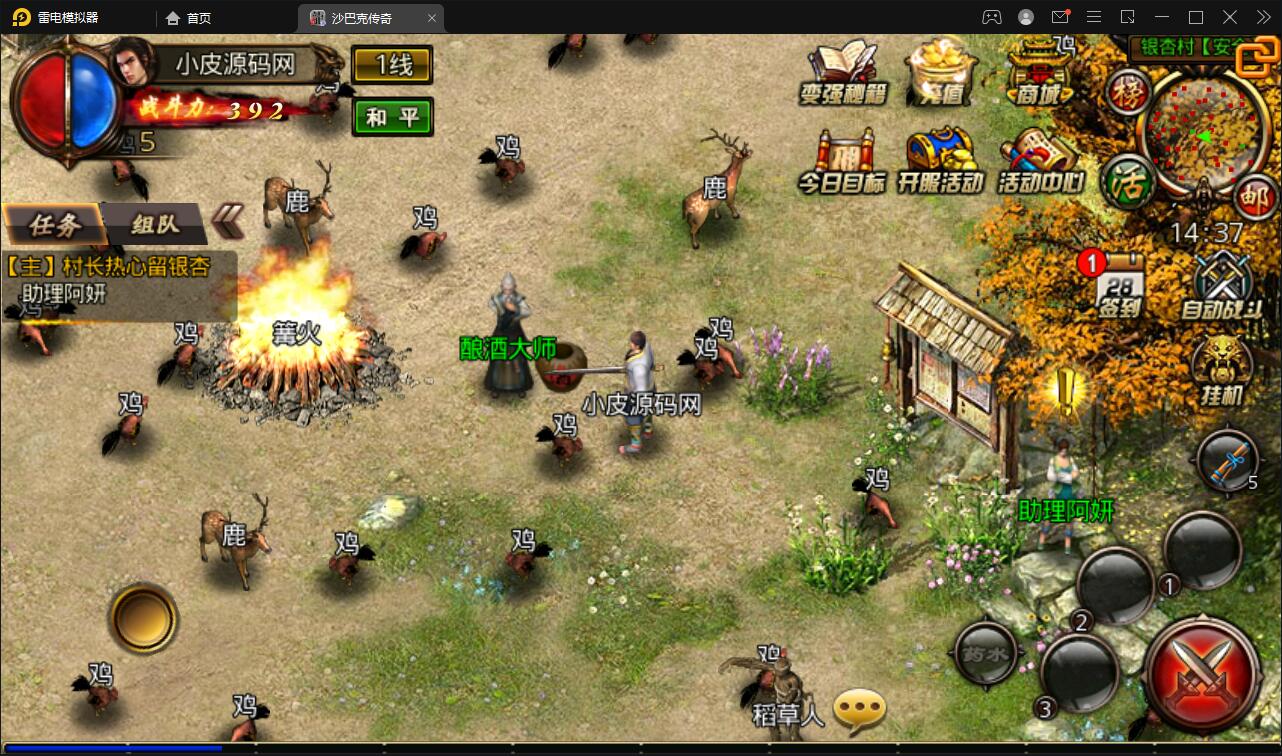Image resolution: width=1282 pixels, height=756 pixels.
Task: Open the 活 round button beside minimap
Action: (x=1128, y=183)
